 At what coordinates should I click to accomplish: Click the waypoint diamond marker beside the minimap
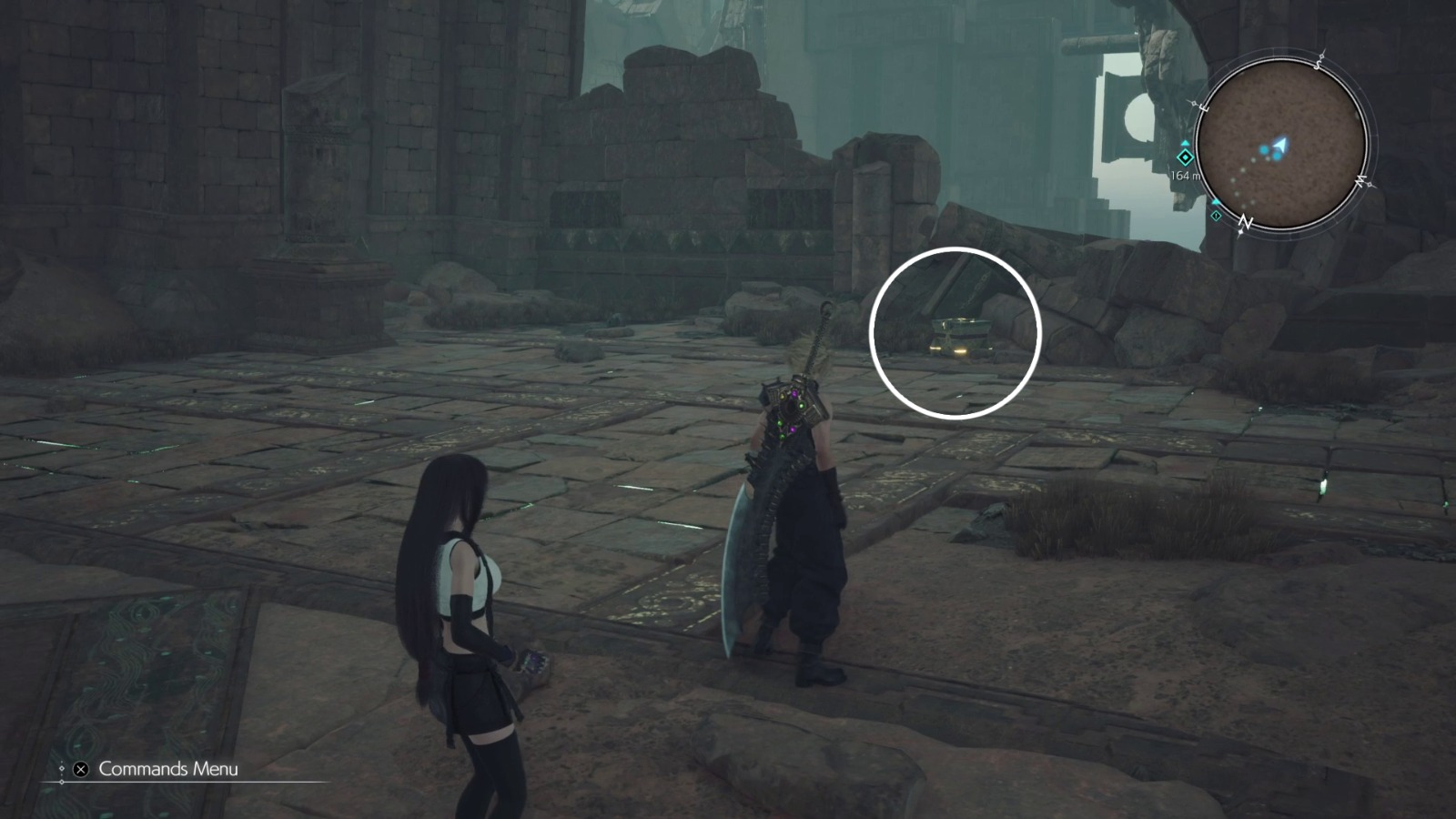(x=1185, y=157)
